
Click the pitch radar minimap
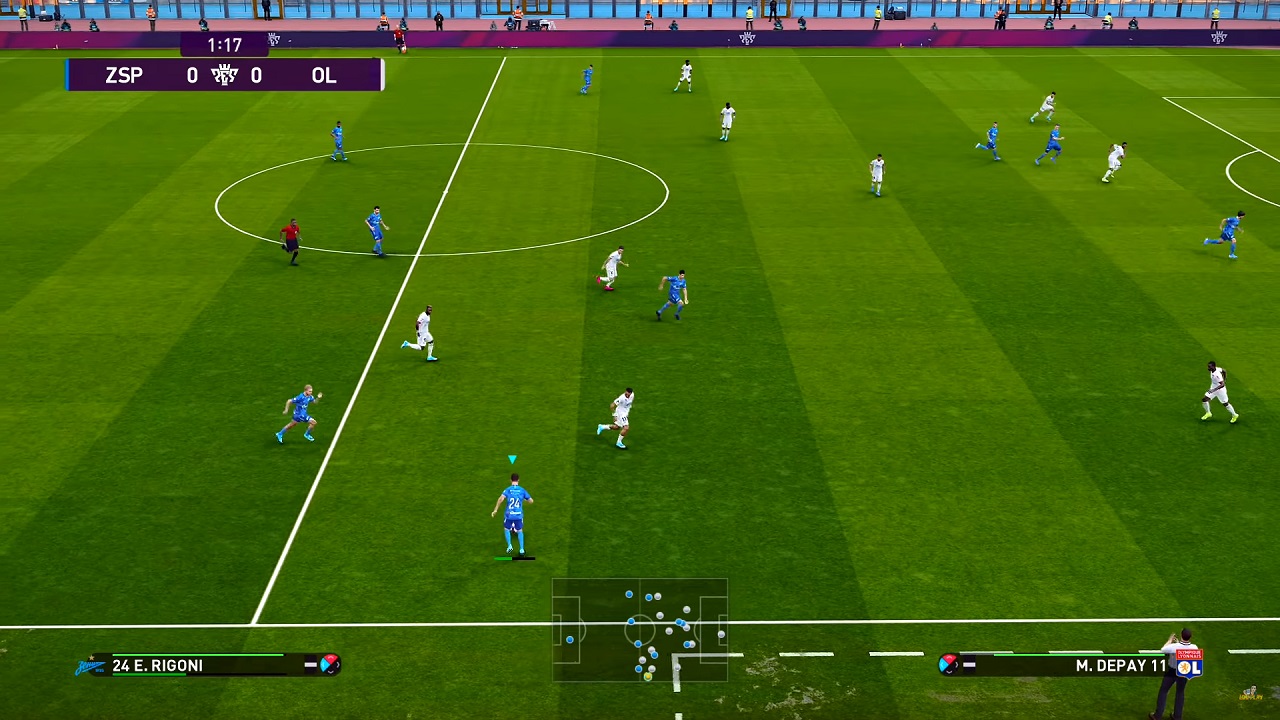click(x=640, y=630)
